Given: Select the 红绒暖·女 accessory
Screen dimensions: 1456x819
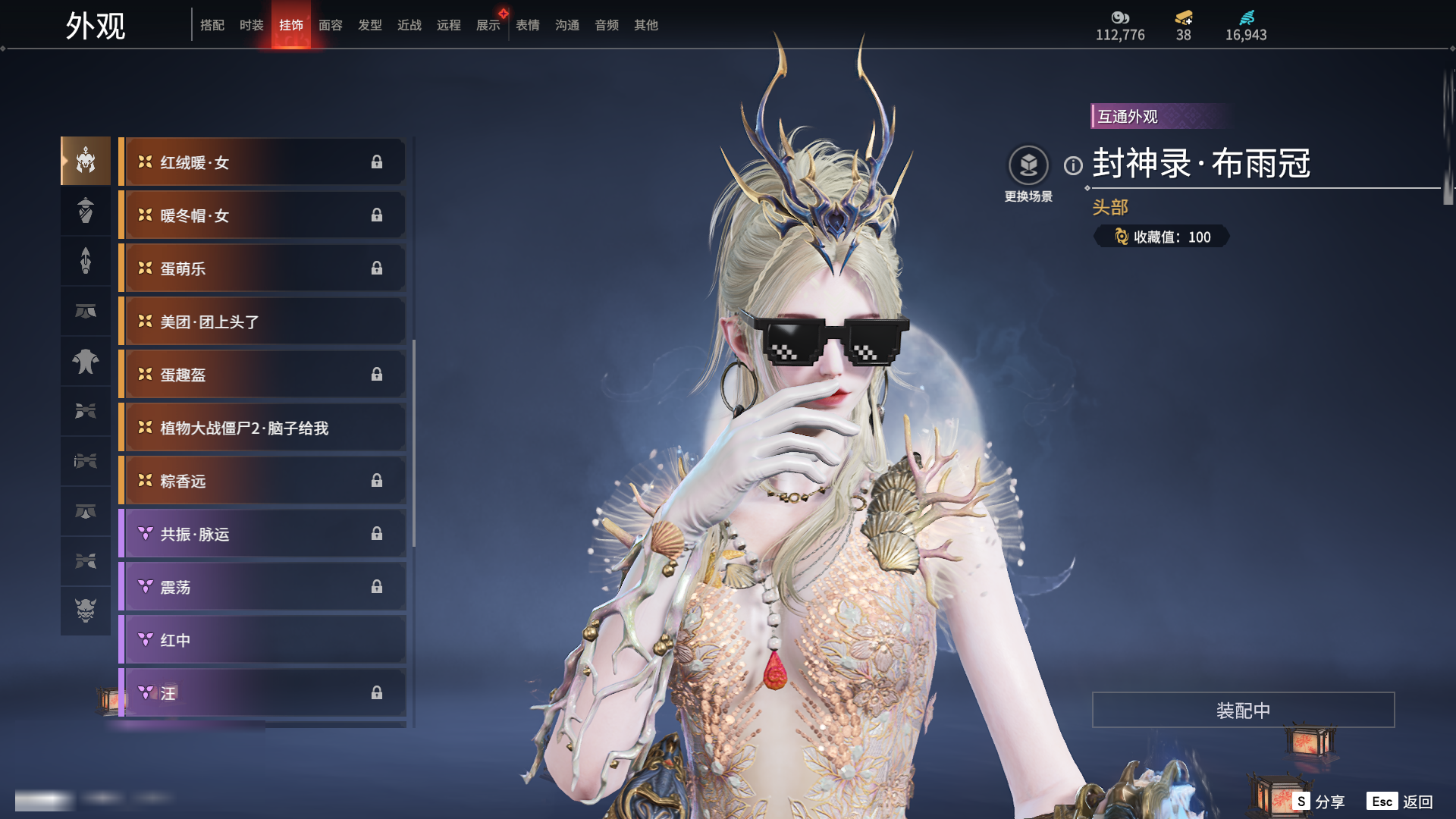Looking at the screenshot, I should pyautogui.click(x=262, y=162).
